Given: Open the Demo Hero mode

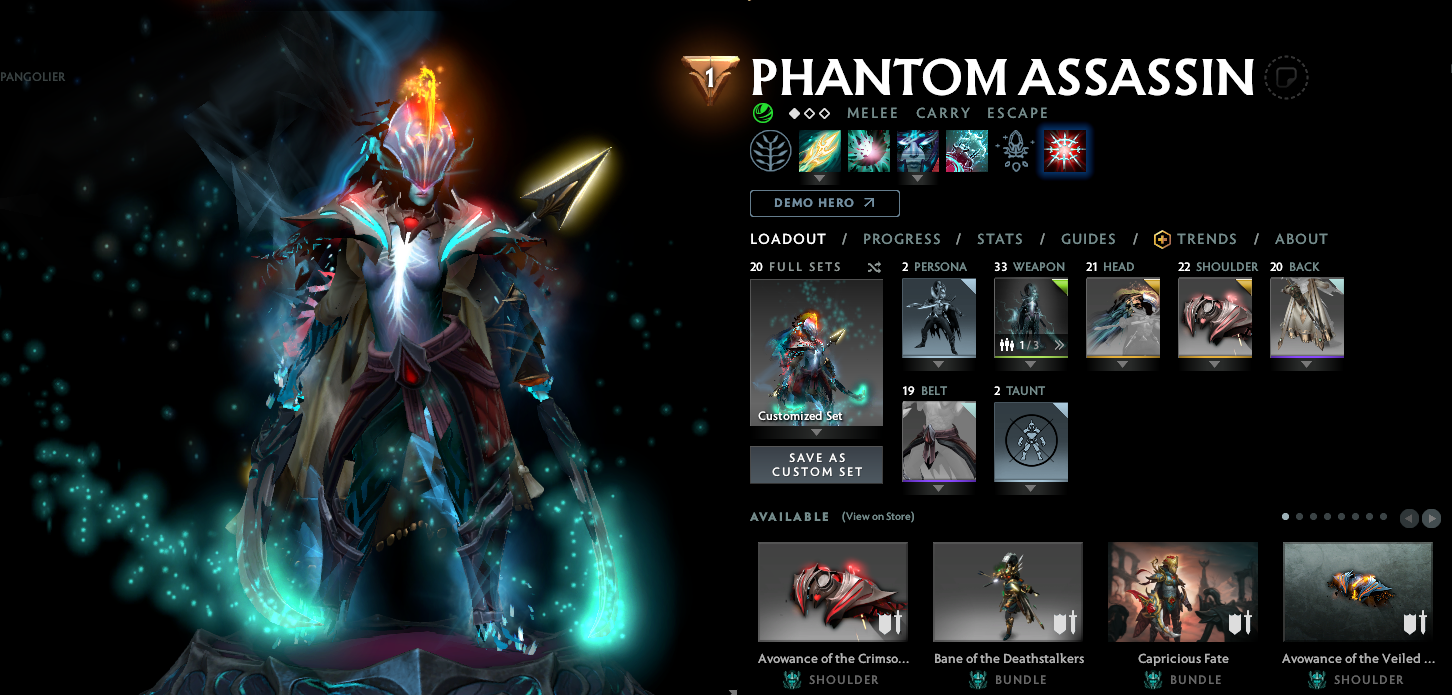Looking at the screenshot, I should (x=824, y=203).
